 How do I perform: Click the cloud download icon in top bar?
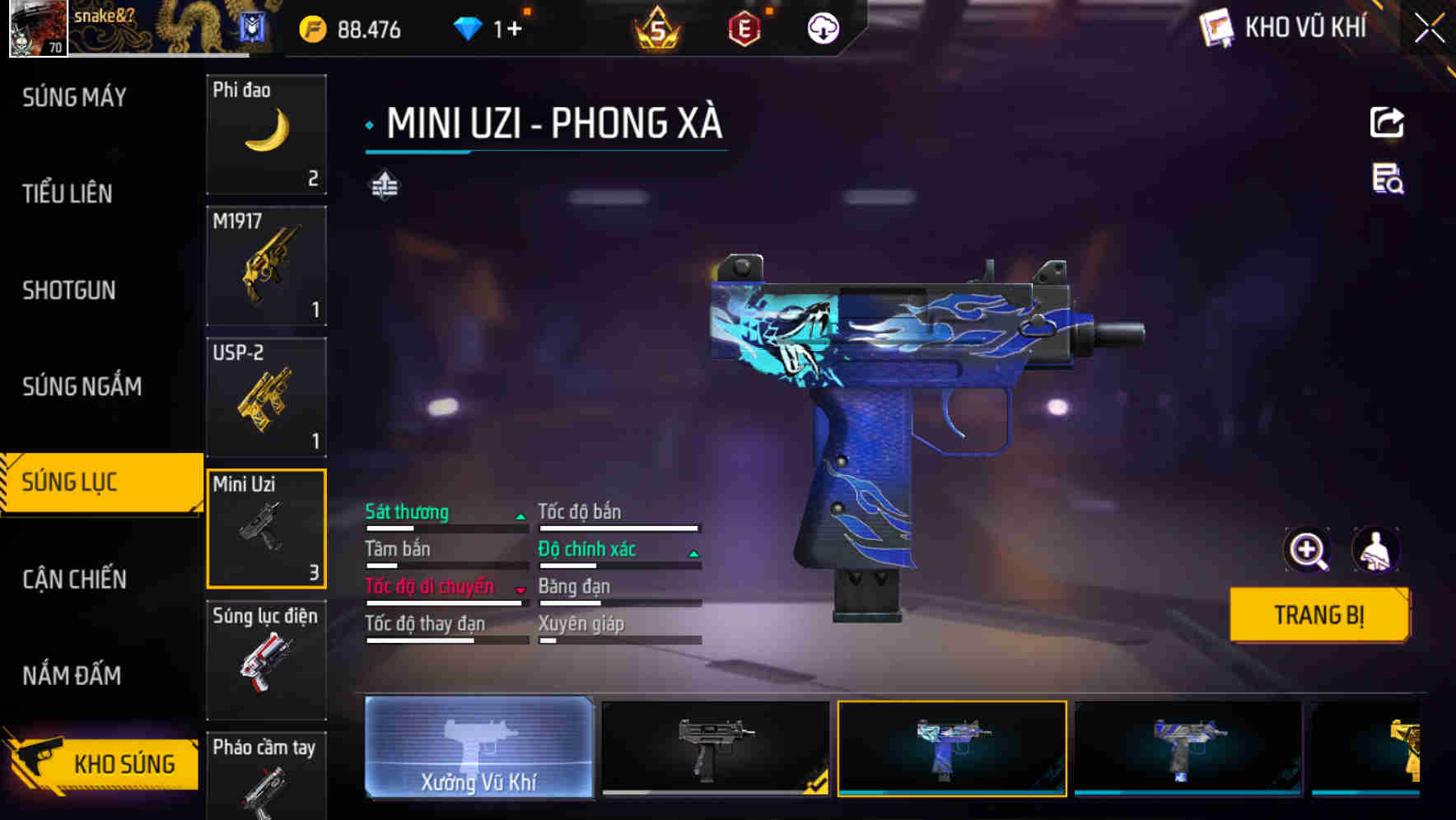click(823, 27)
